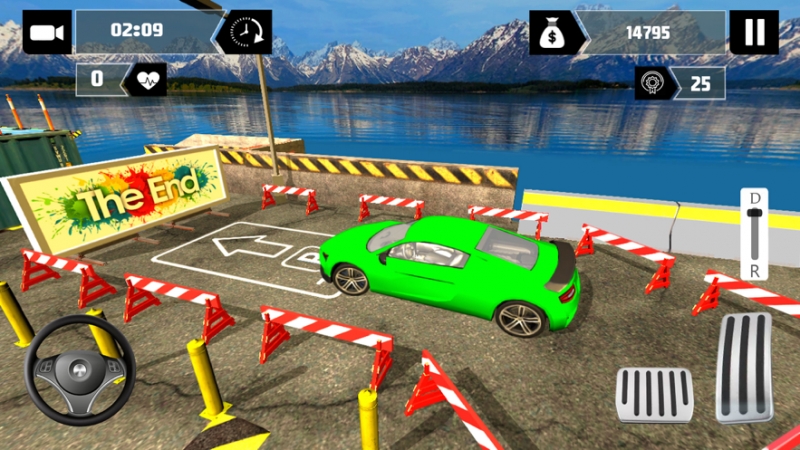
Task: Toggle the D/R gear shifter
Action: [x=755, y=234]
